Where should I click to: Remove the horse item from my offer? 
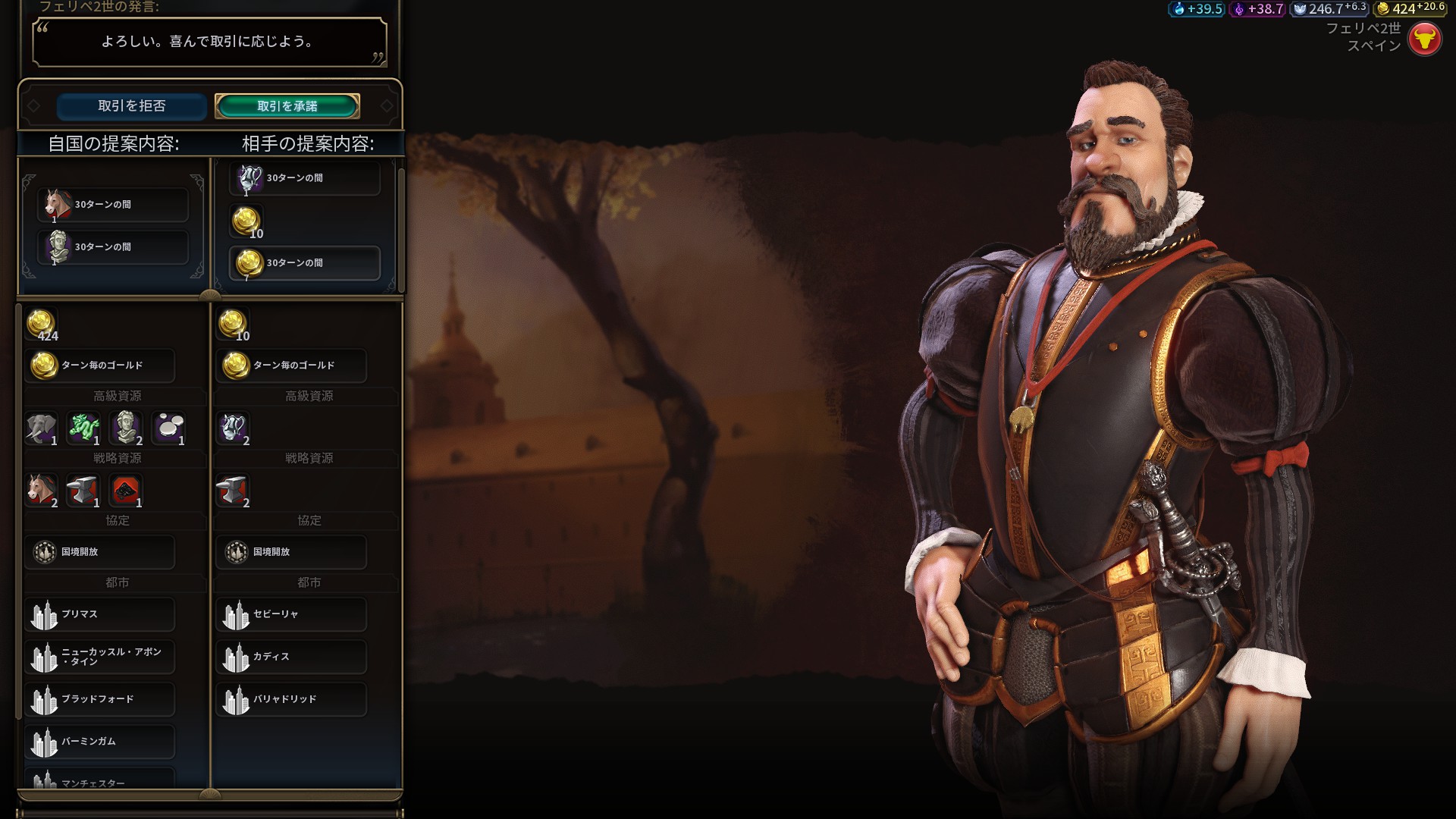pyautogui.click(x=112, y=205)
